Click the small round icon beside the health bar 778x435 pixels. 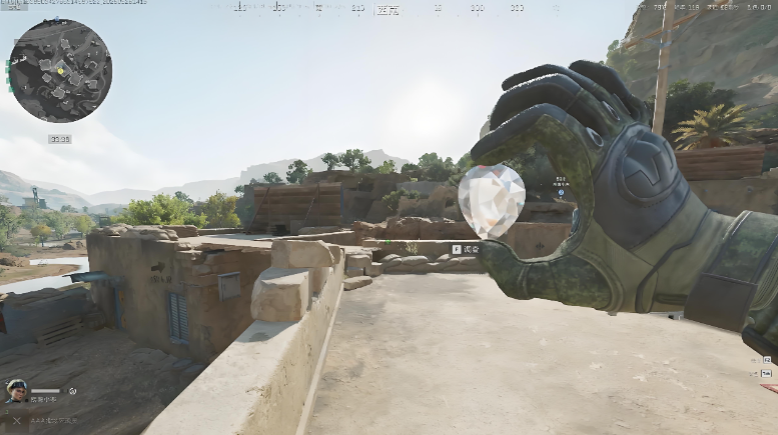coord(72,391)
